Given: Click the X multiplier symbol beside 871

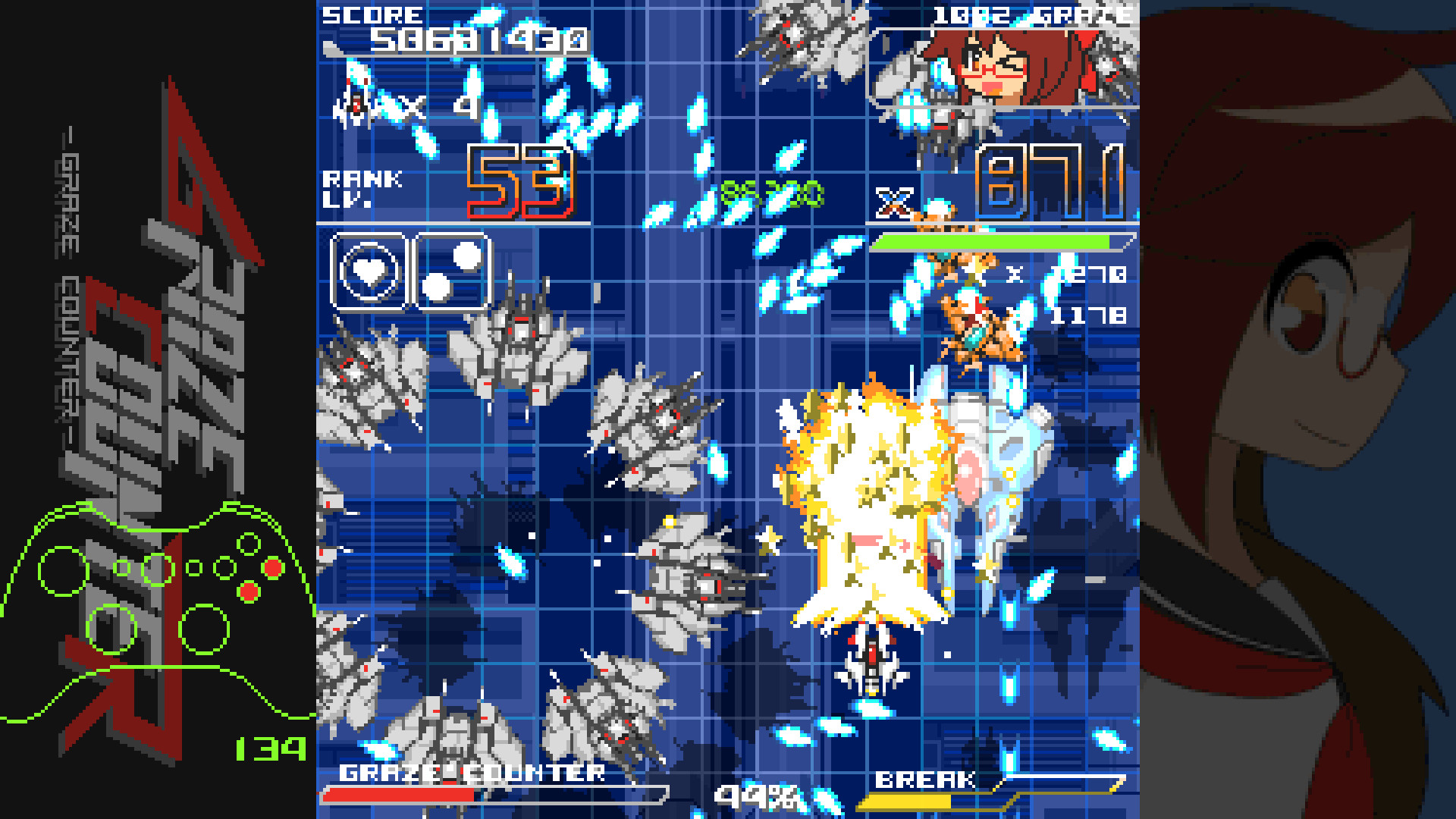Looking at the screenshot, I should coord(896,201).
